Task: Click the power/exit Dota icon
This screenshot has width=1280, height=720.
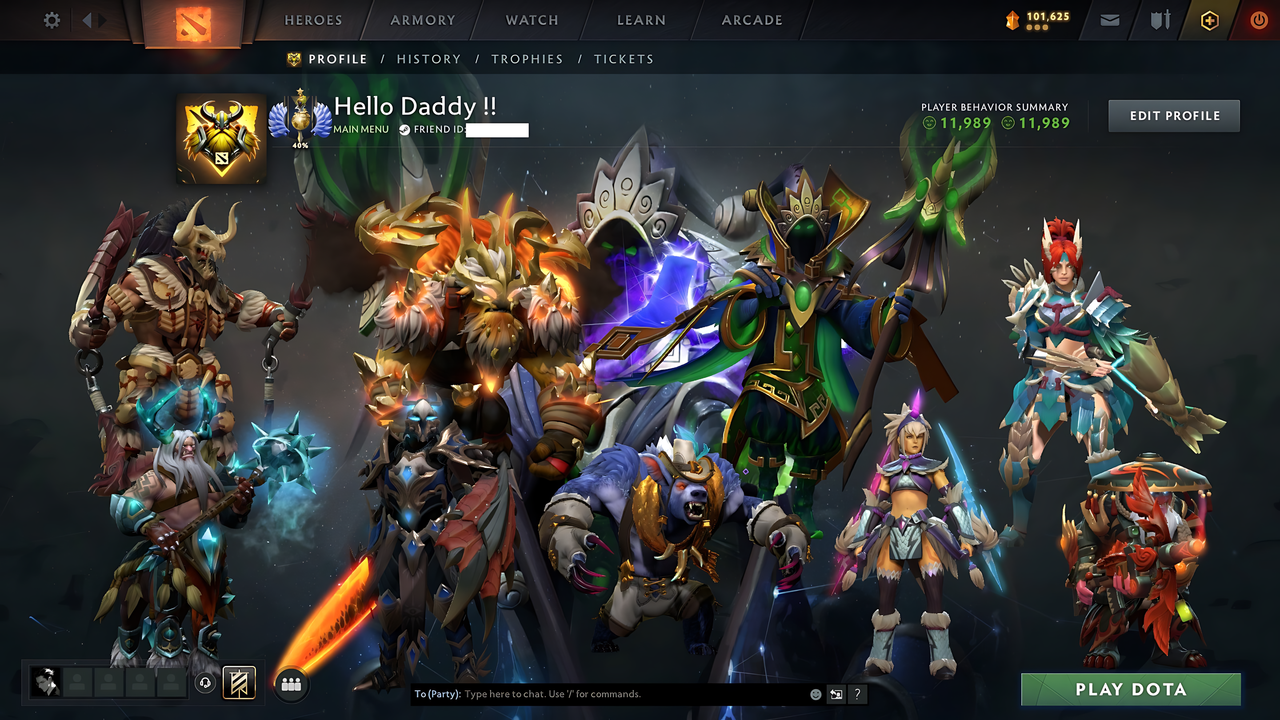Action: [x=1258, y=19]
